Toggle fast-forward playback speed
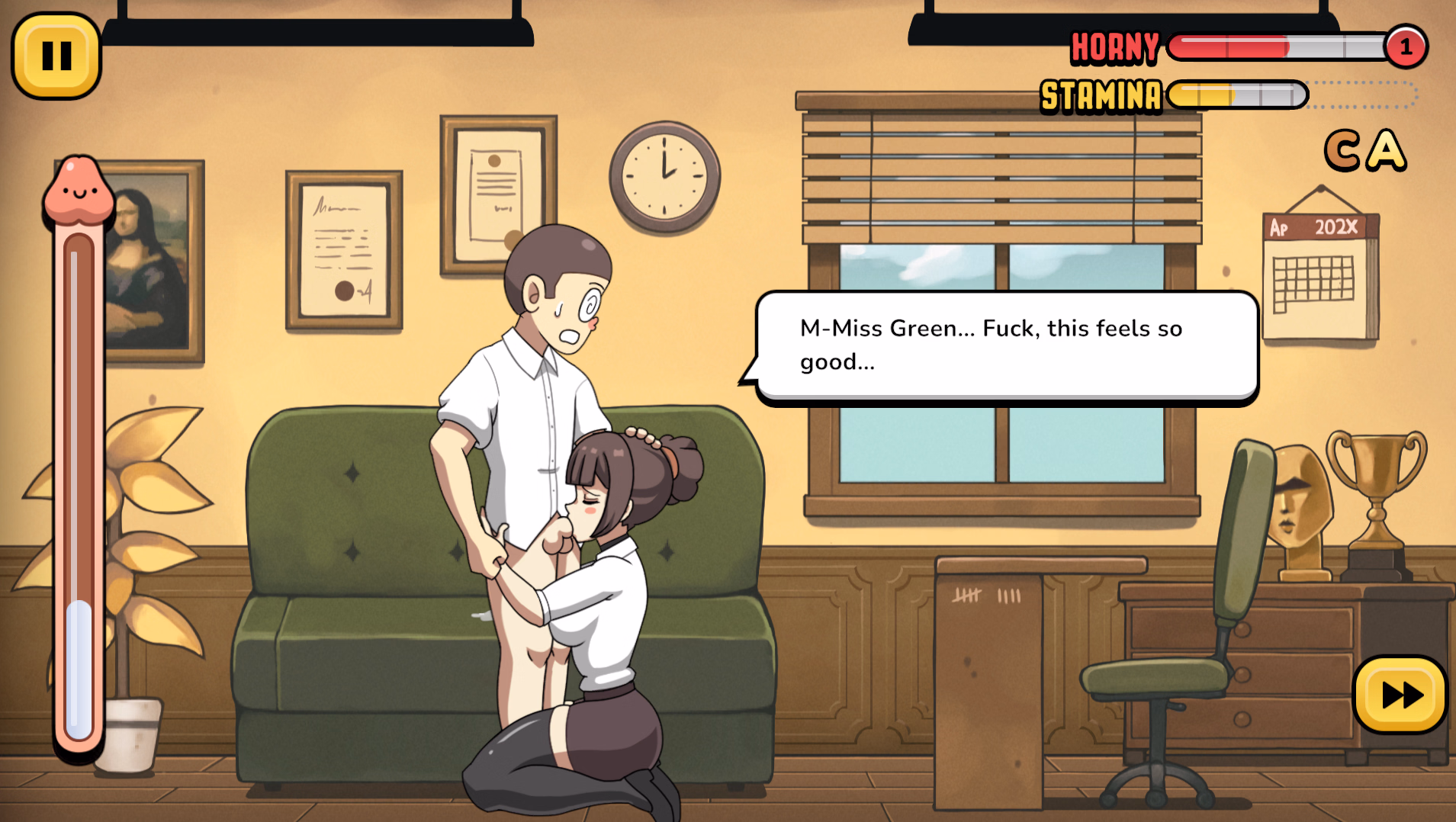Image resolution: width=1456 pixels, height=822 pixels. pyautogui.click(x=1400, y=695)
